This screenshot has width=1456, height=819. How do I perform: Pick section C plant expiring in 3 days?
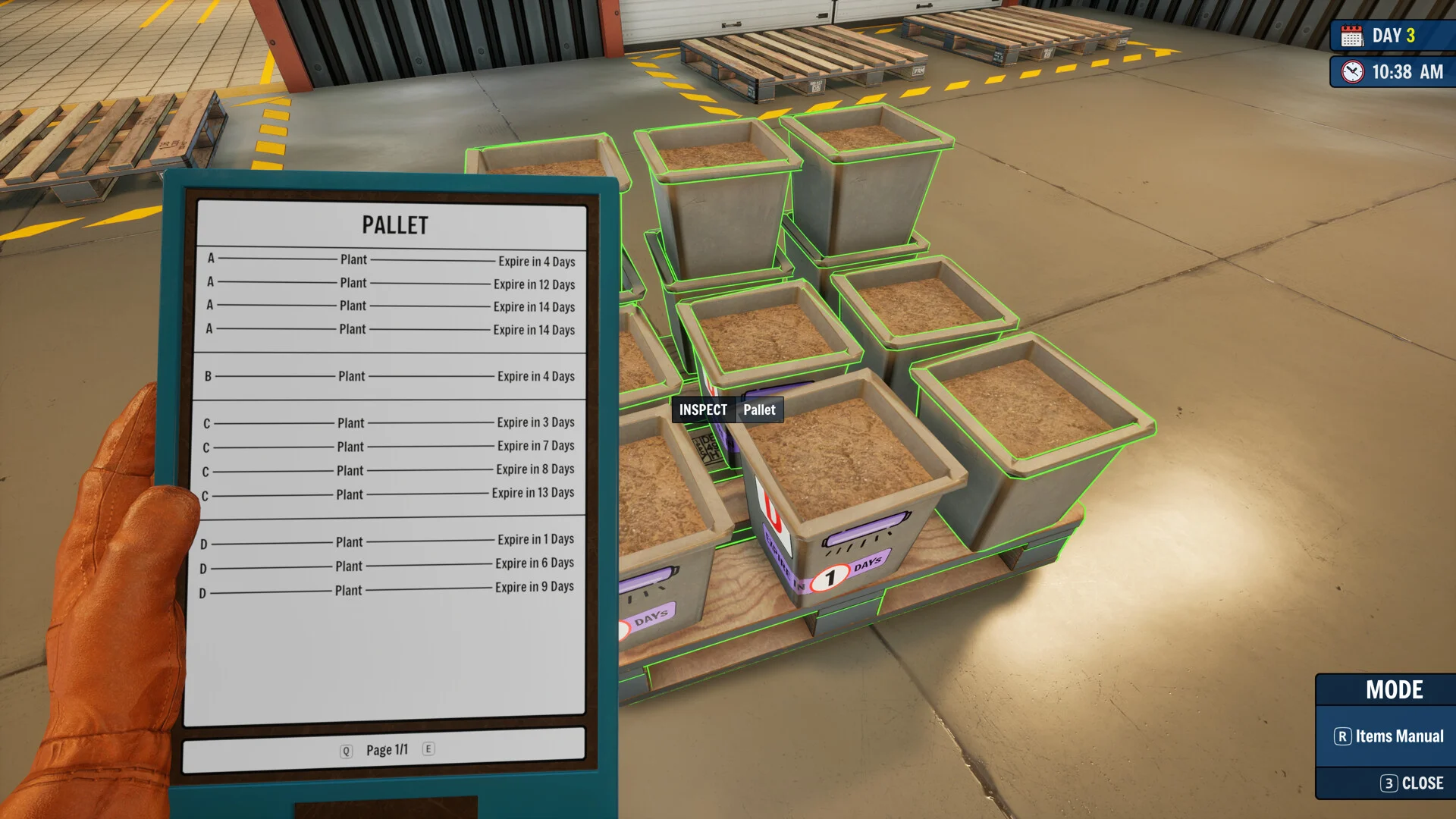click(x=389, y=422)
